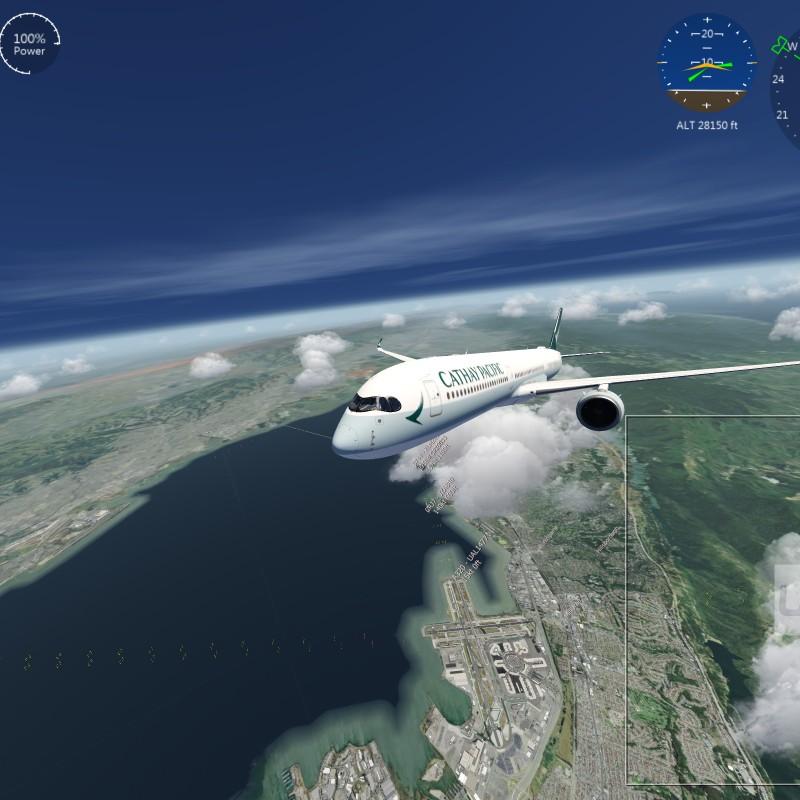Tap the artificial horizon attitude indicator

[707, 62]
